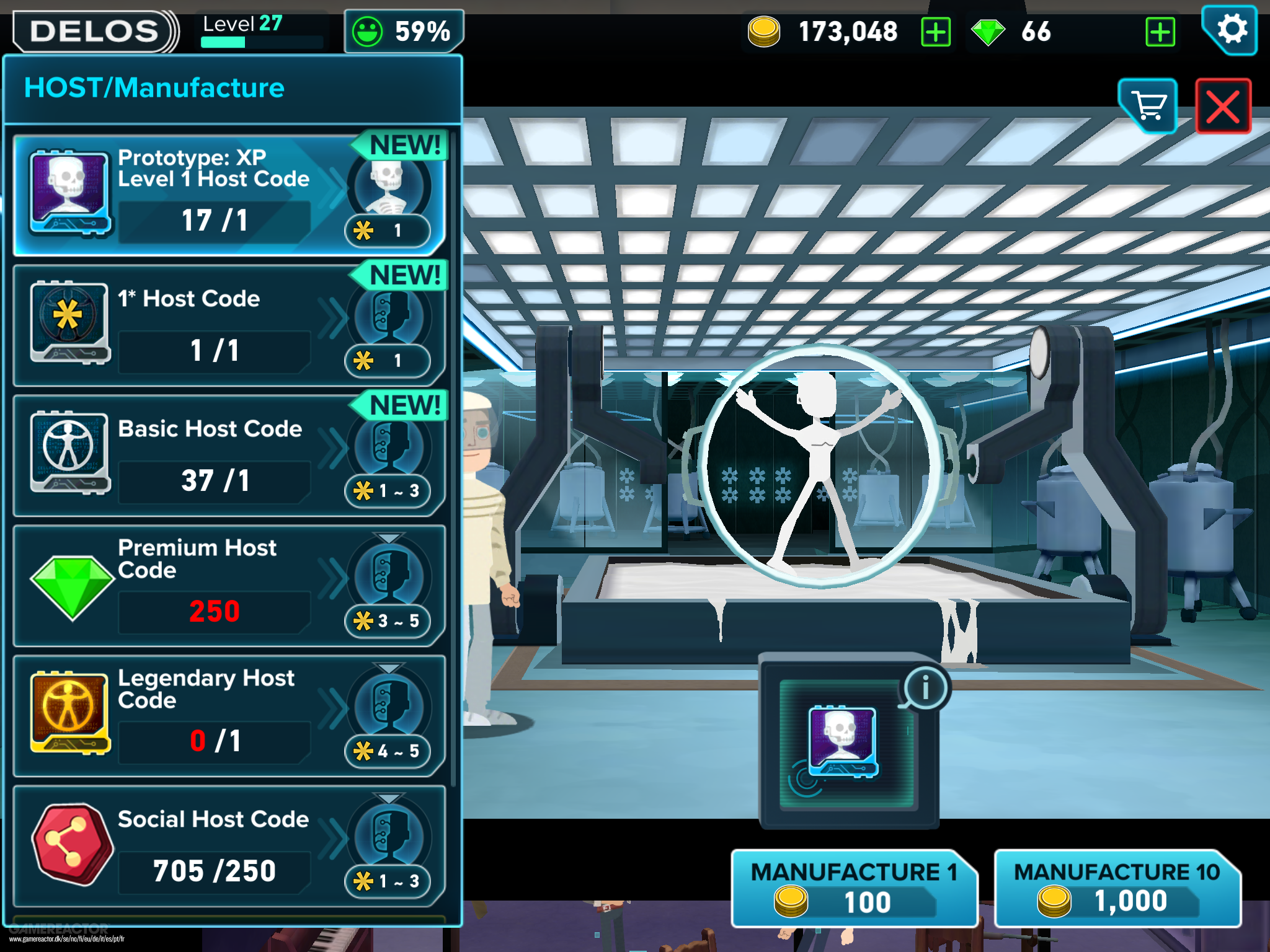Choose the Social Host Code row
Screen dimensions: 1270x952
pyautogui.click(x=228, y=847)
